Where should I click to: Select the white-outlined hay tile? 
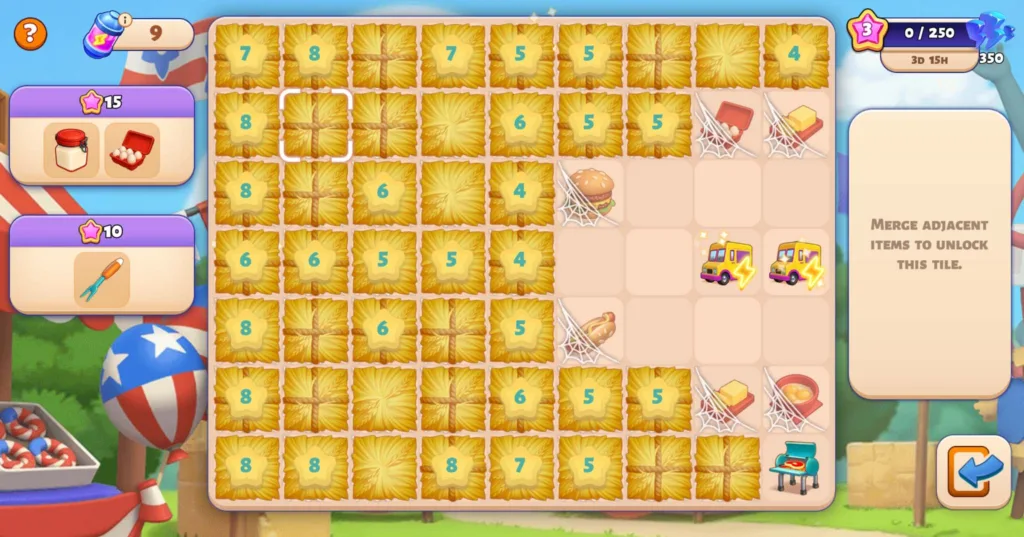tap(315, 125)
